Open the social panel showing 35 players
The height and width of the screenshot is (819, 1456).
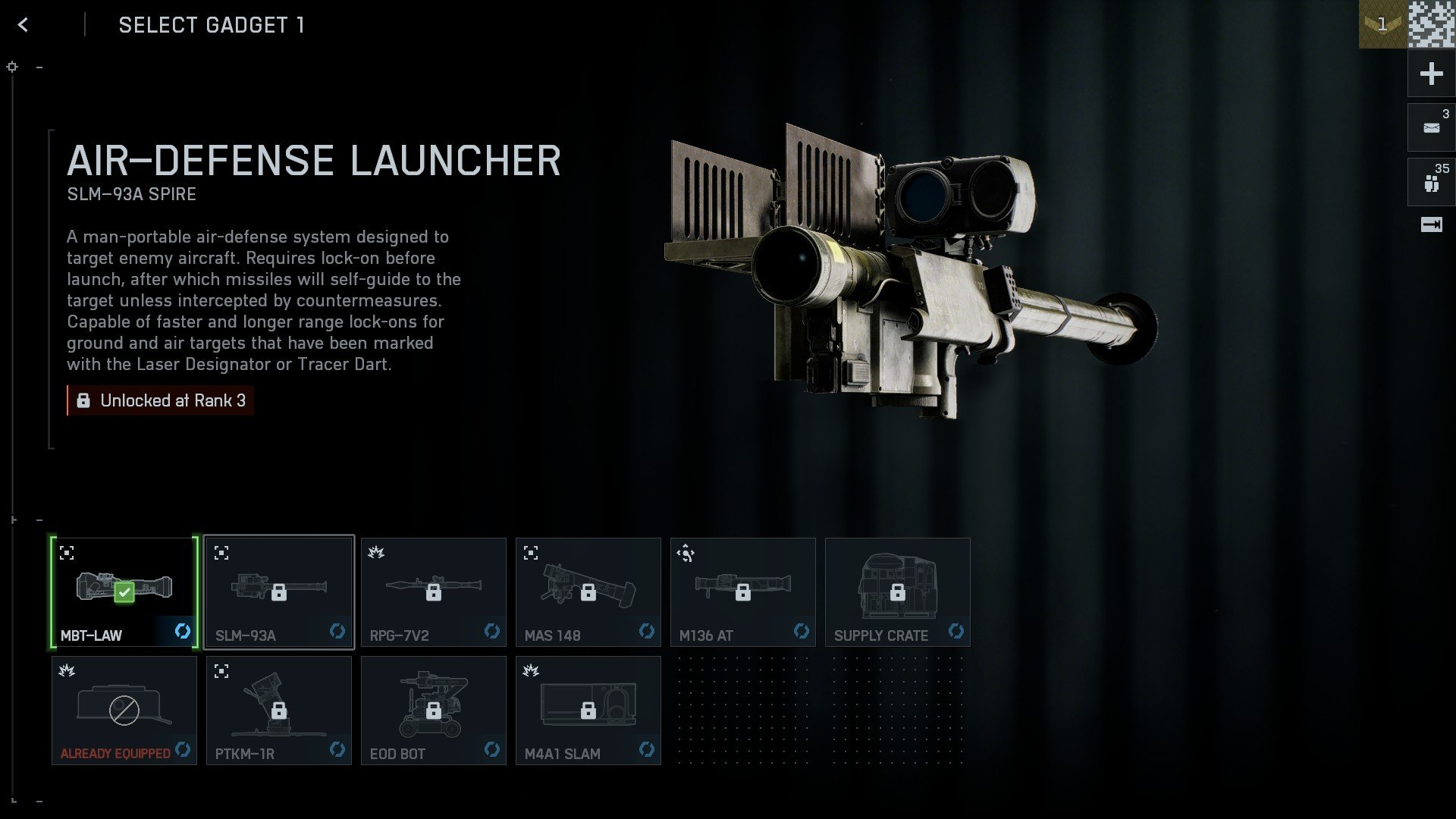click(1430, 181)
